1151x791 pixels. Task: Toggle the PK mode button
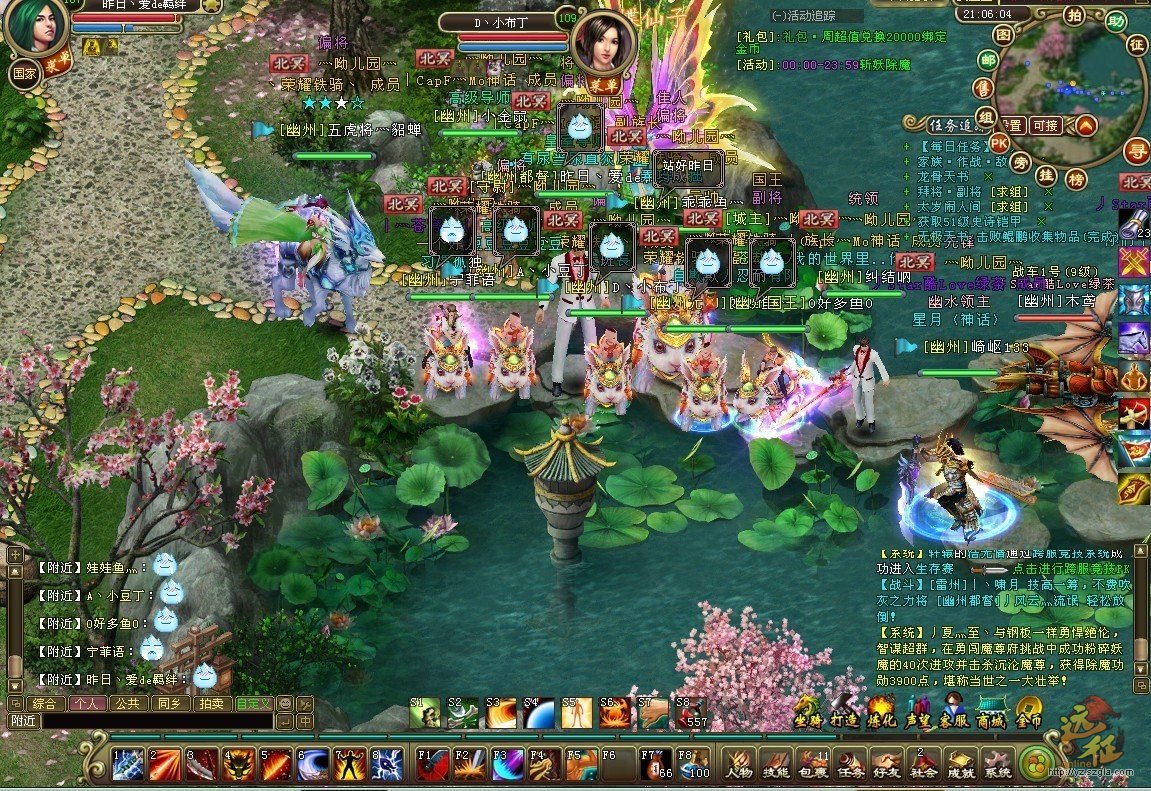[998, 142]
